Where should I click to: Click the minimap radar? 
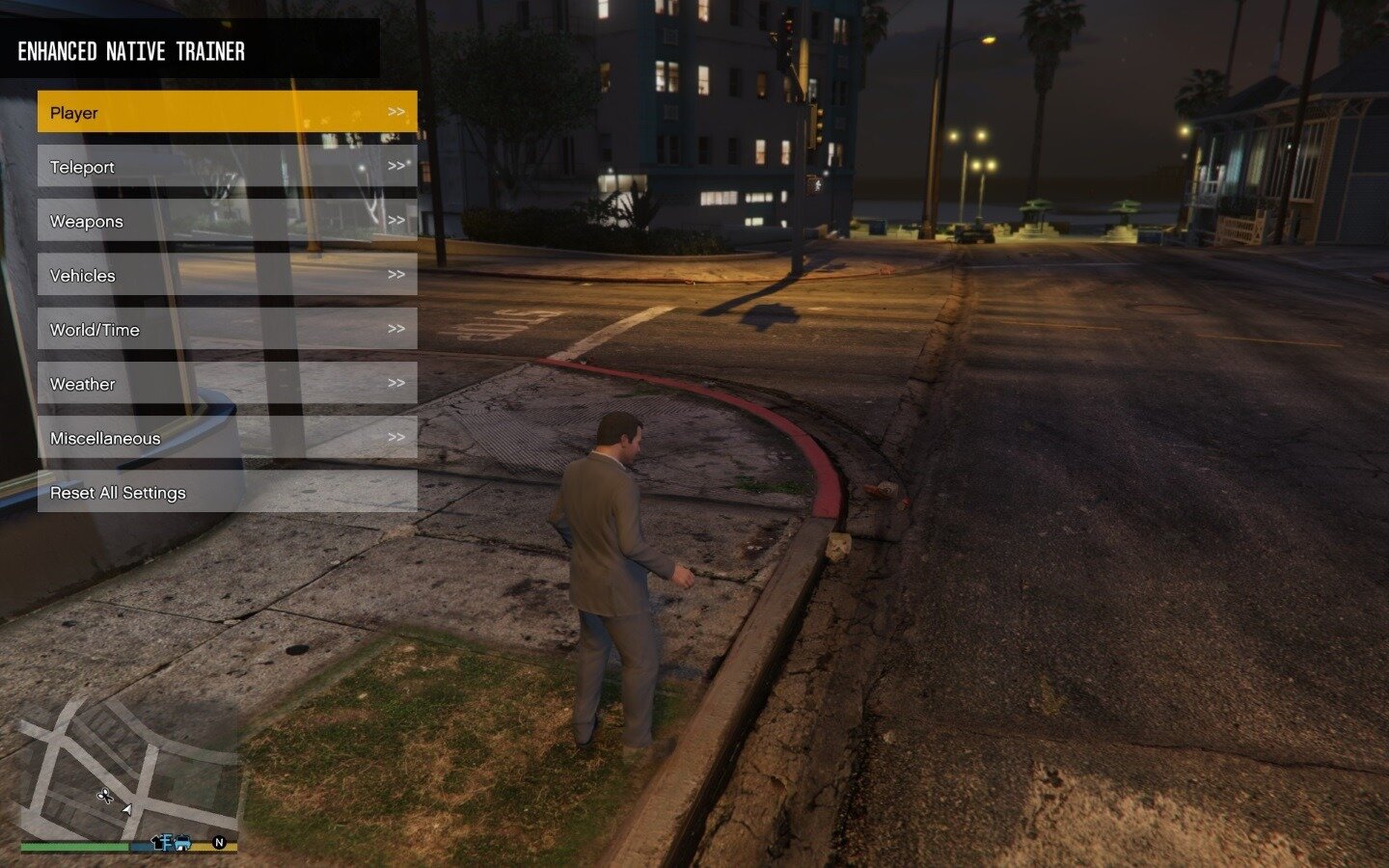click(x=128, y=772)
